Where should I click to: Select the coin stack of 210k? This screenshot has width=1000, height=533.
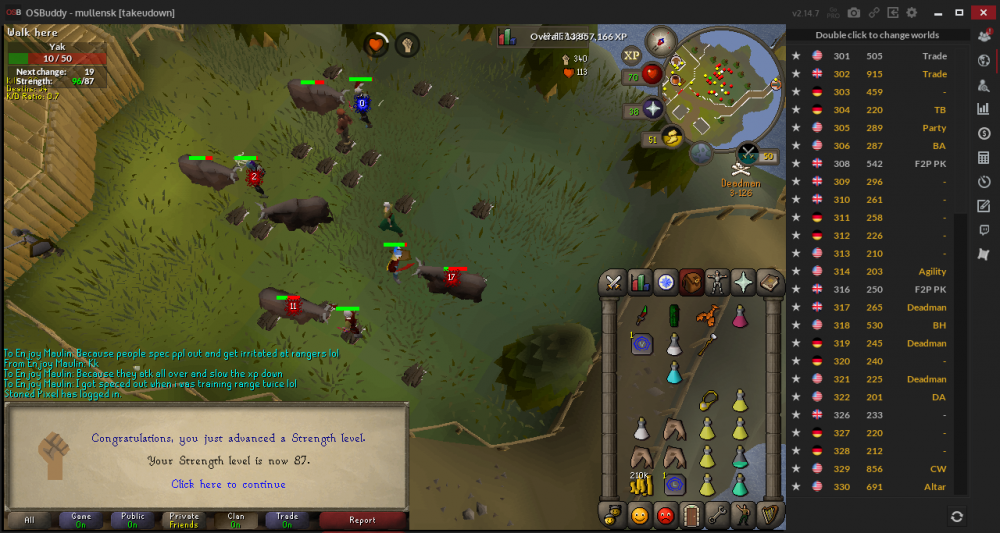[640, 486]
